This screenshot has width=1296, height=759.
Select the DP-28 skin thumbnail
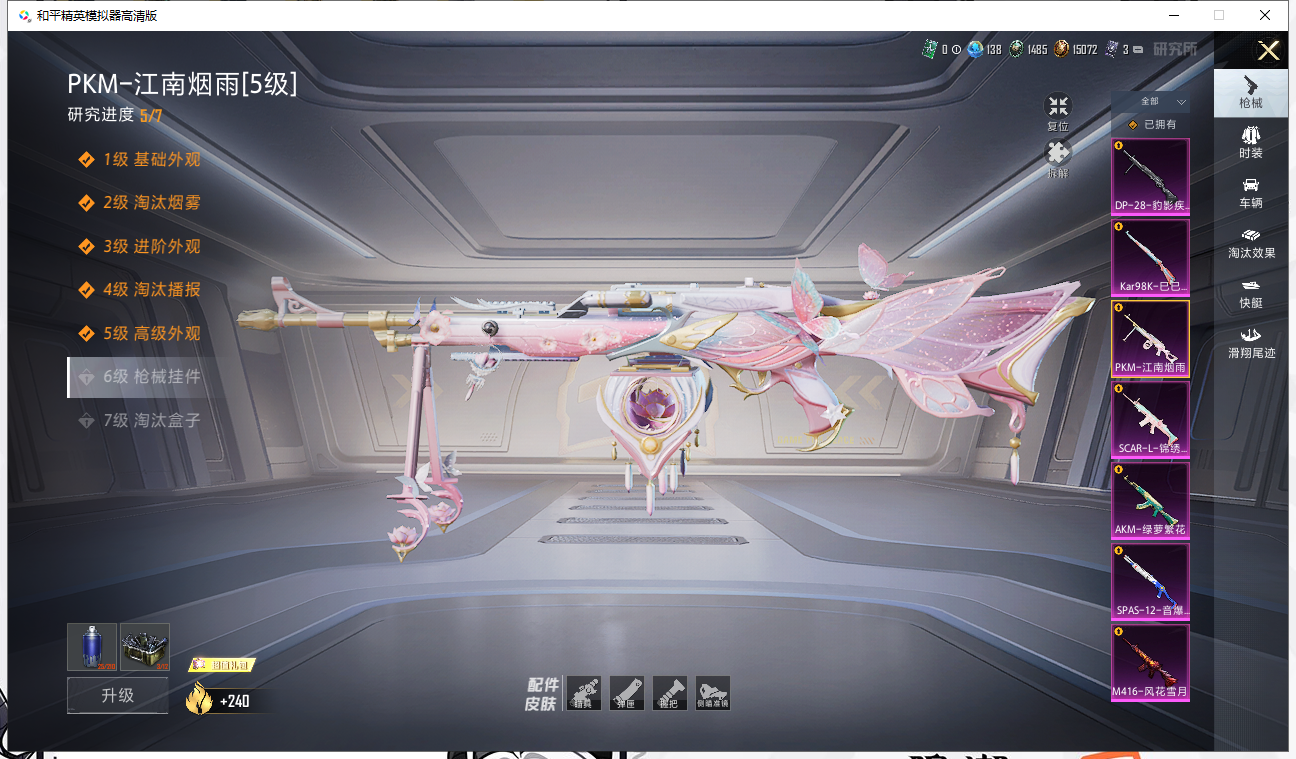coord(1150,177)
